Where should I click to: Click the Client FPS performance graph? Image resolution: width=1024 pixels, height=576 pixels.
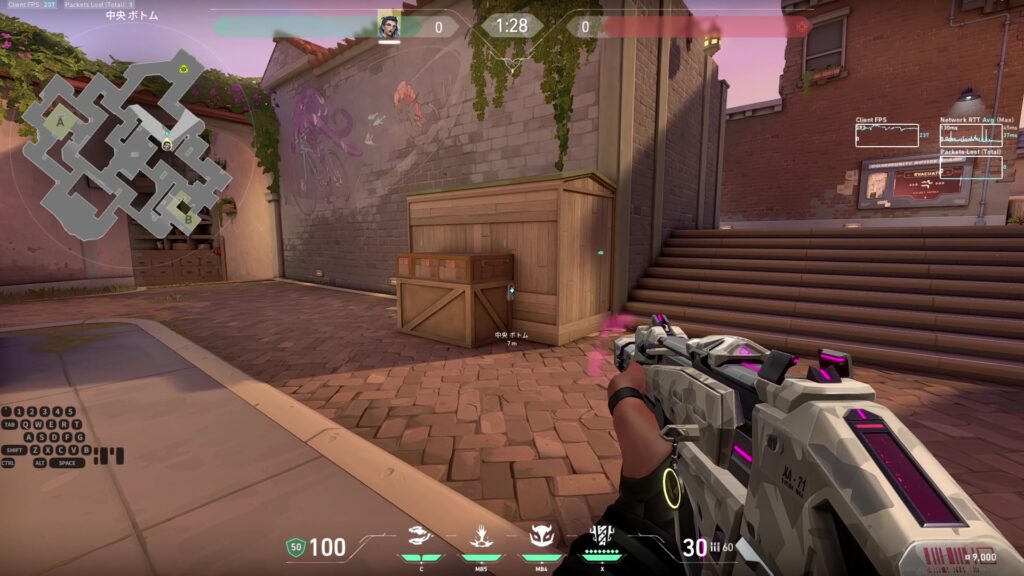pos(886,135)
